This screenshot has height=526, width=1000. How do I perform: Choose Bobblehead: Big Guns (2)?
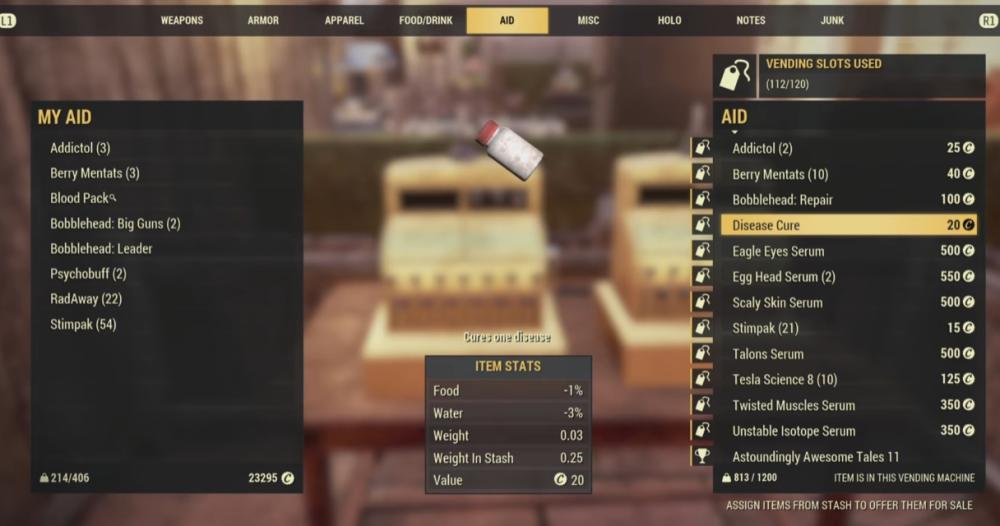(x=115, y=224)
